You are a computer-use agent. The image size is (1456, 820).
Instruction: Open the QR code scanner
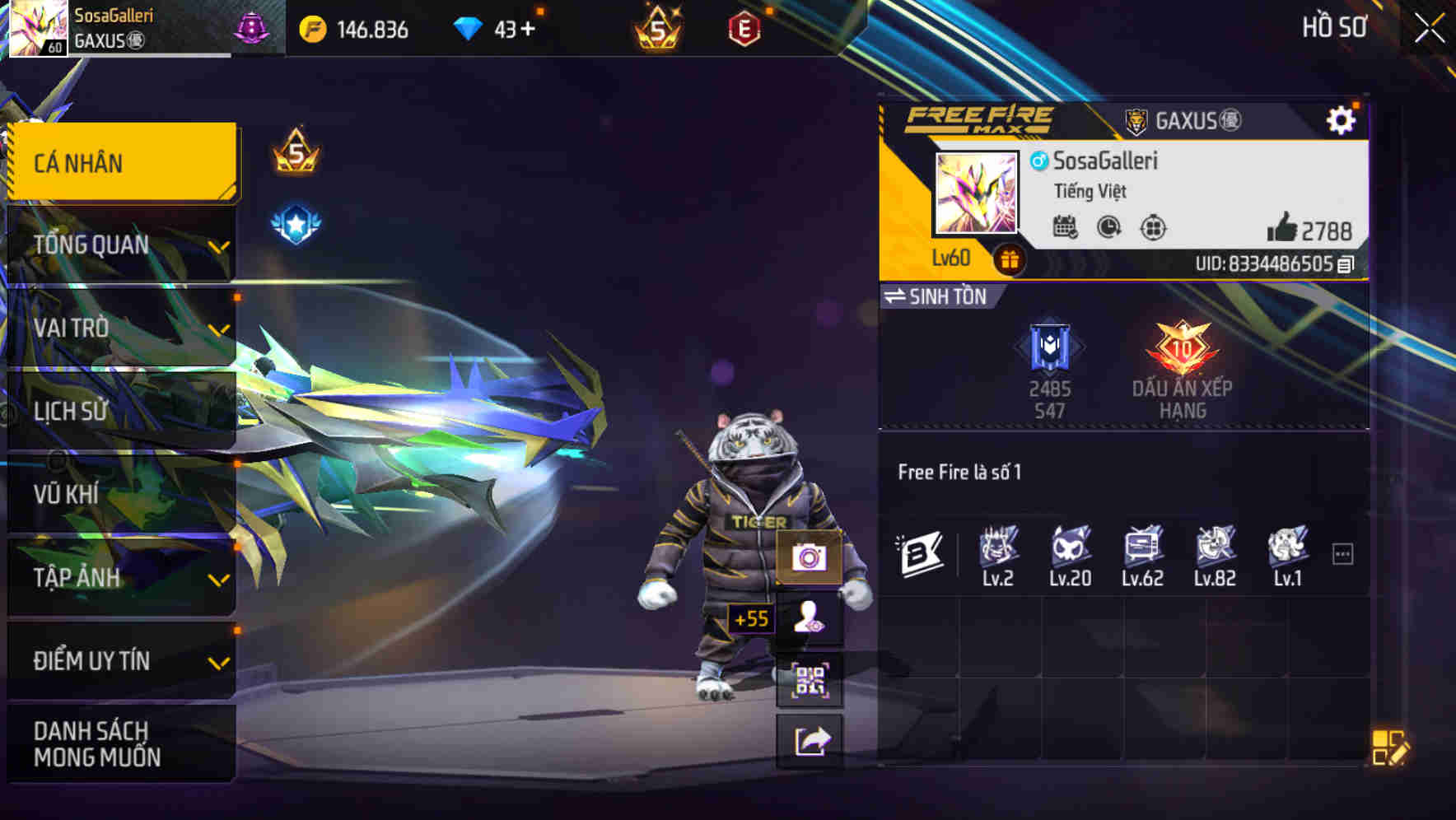811,682
